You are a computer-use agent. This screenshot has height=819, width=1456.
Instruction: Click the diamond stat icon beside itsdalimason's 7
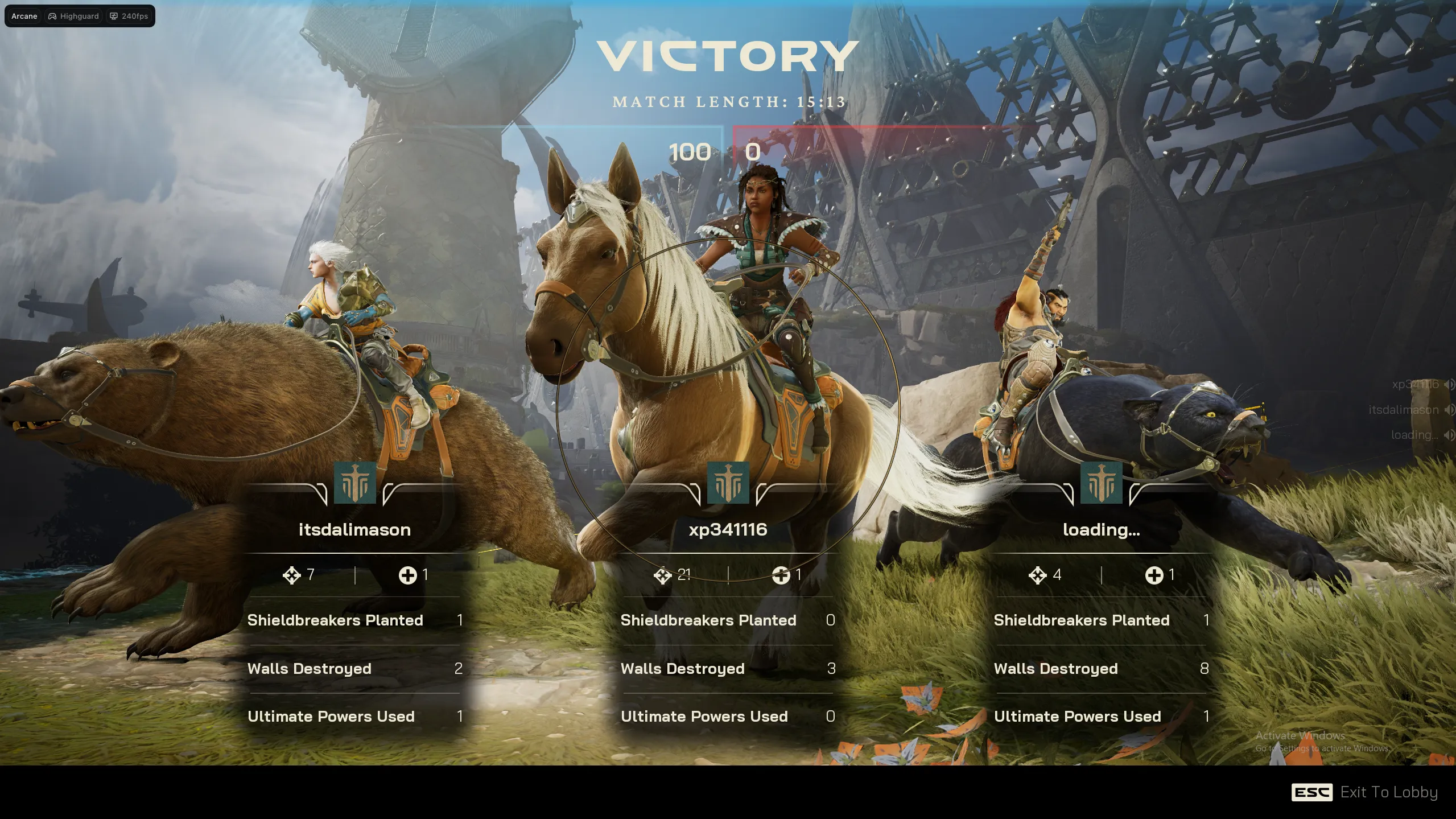pos(291,575)
